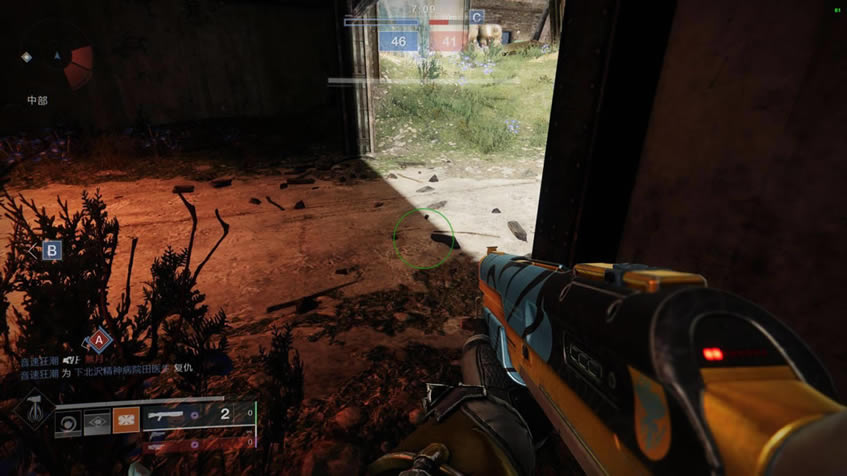Viewport: 847px width, 476px height.
Task: Select the equipped shotgun weapon slot
Action: (198, 414)
